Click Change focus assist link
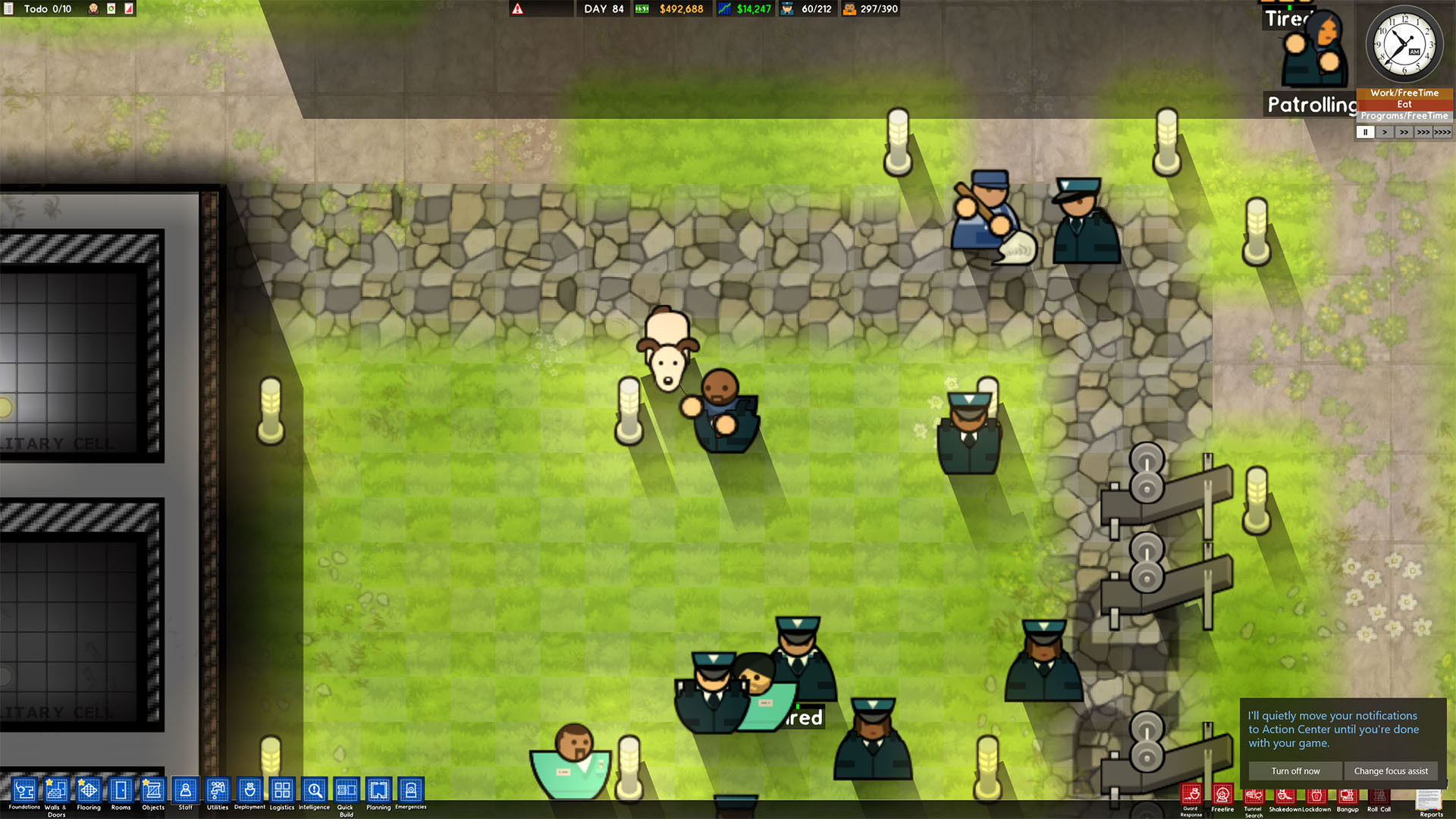Screen dimensions: 1456x819 (1392, 770)
